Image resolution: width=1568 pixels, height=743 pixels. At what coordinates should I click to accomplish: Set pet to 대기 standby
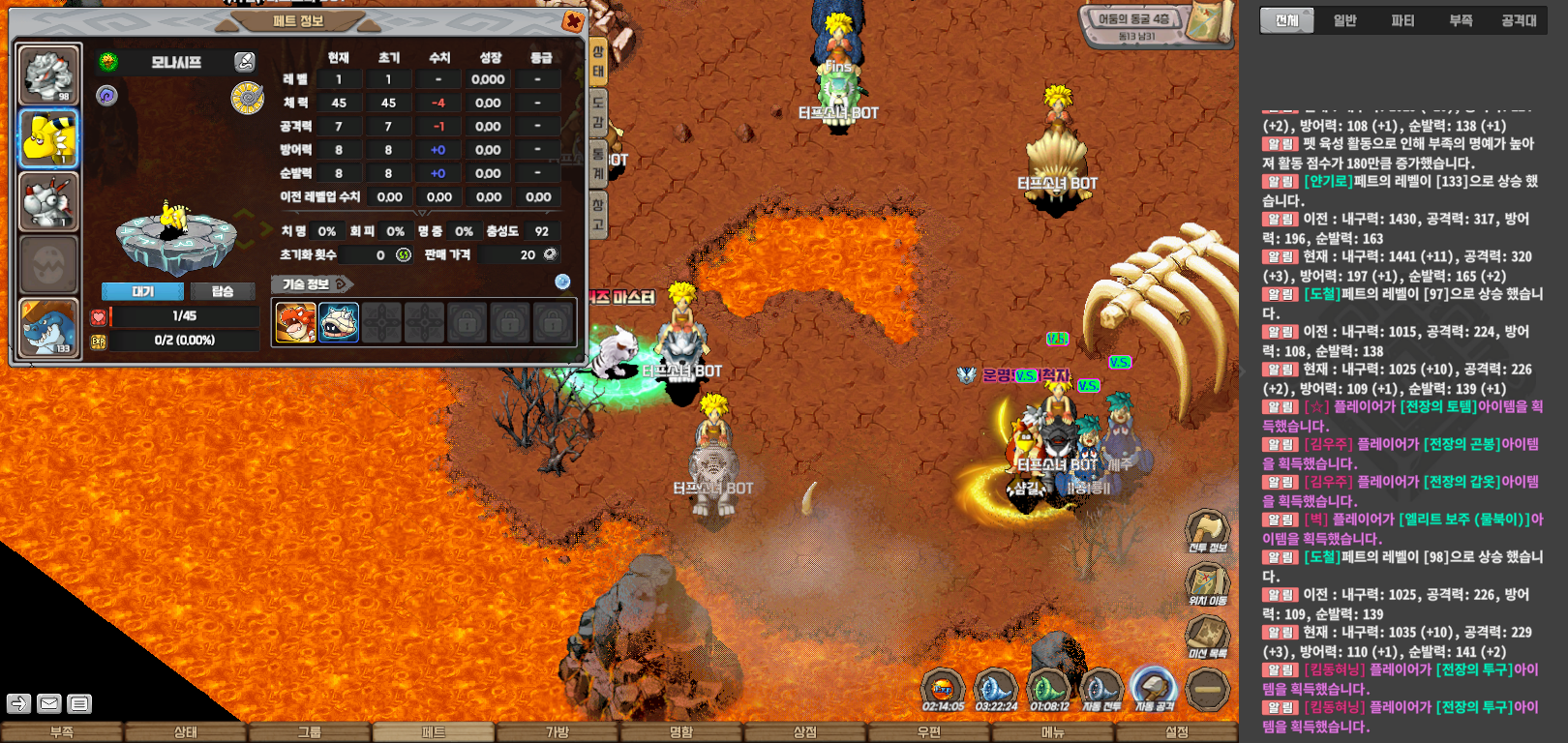pos(142,291)
